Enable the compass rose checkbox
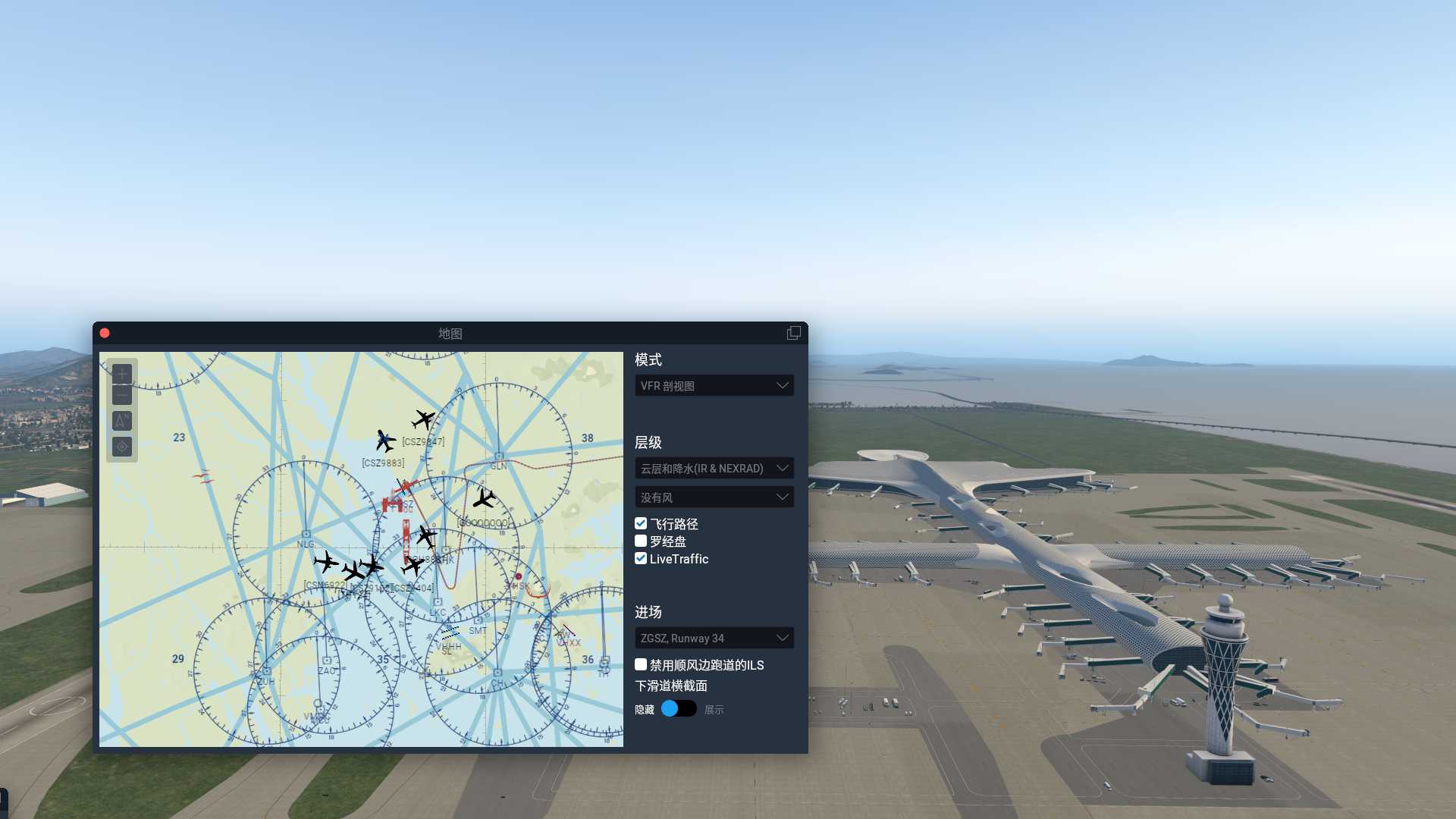This screenshot has width=1456, height=819. point(641,541)
